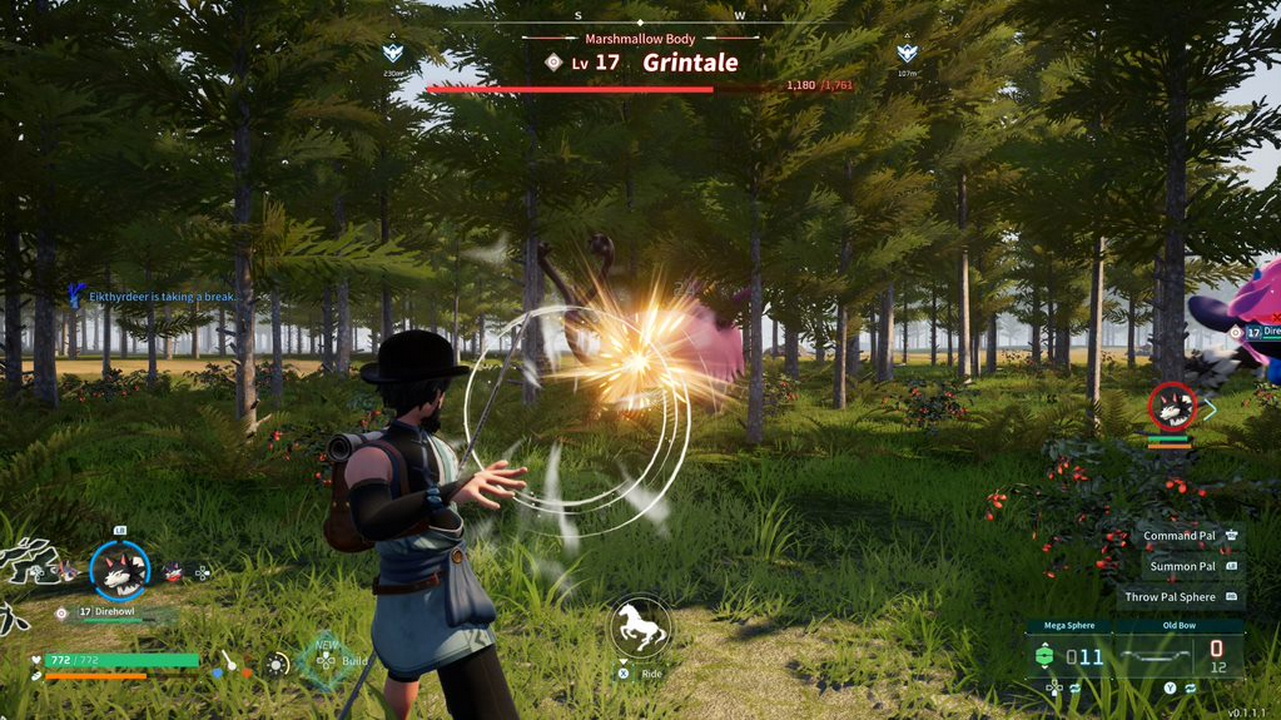Open the Build menu
The height and width of the screenshot is (720, 1281).
327,660
